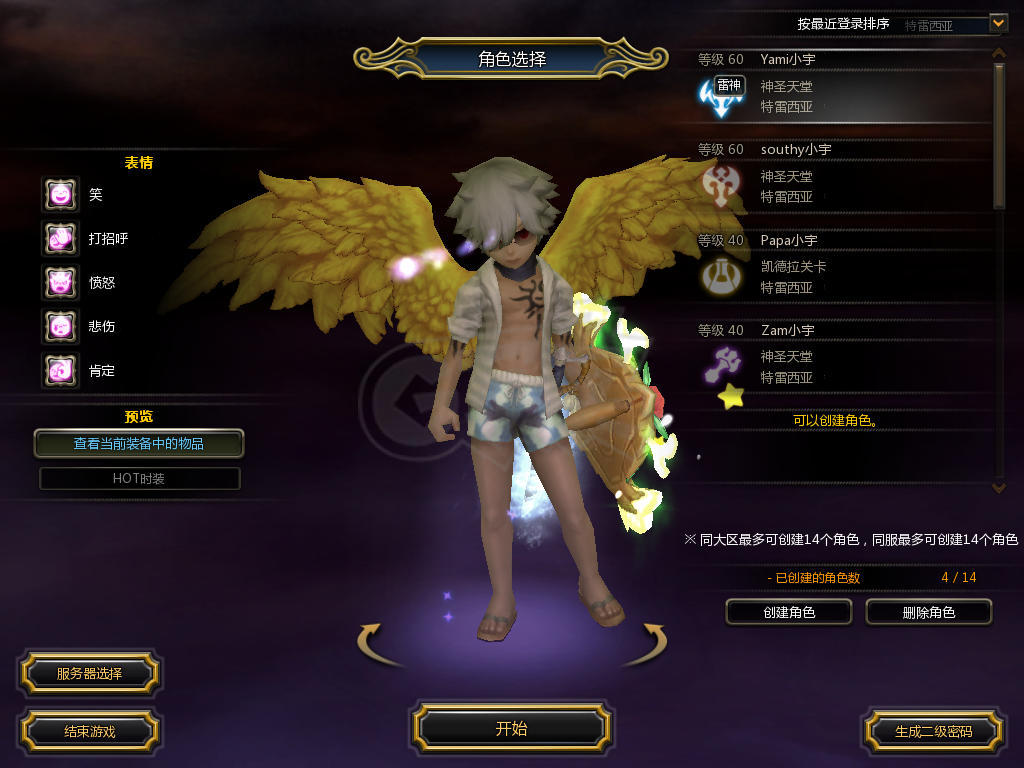Screen dimensions: 1024x768
Task: Play the 打招呼 greeting emote
Action: 60,238
